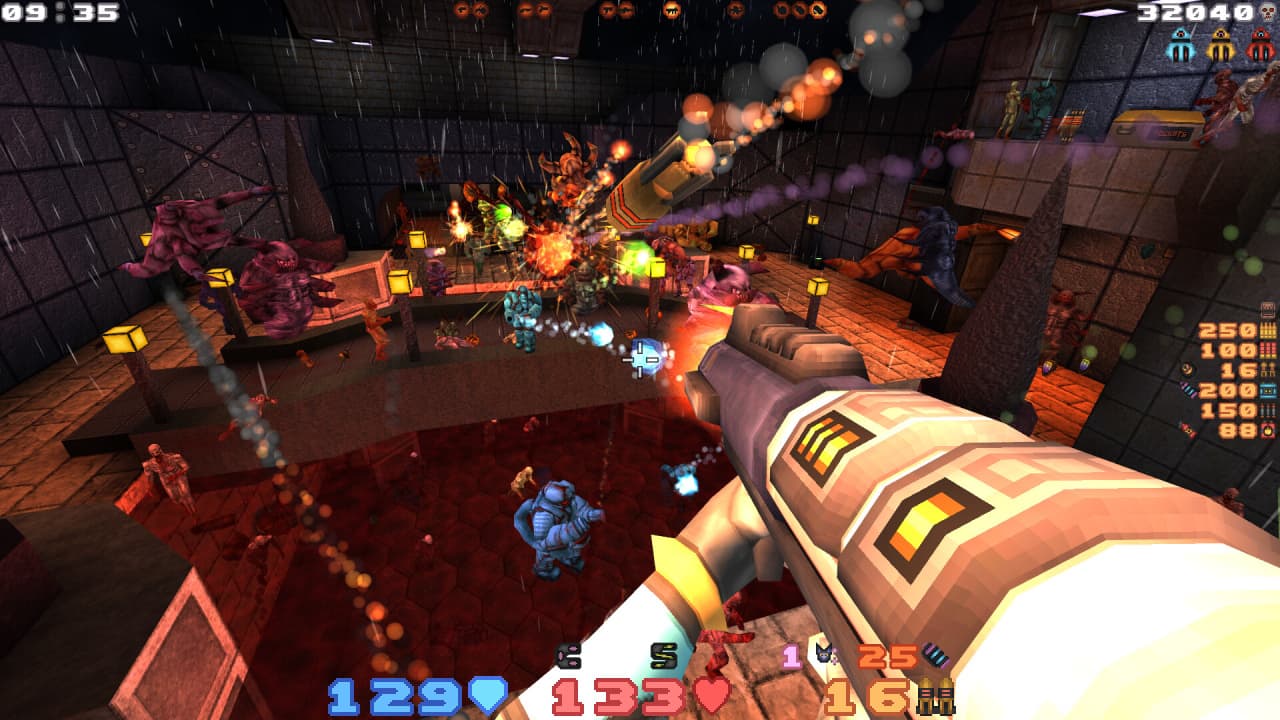This screenshot has width=1280, height=720.
Task: Use the bat-shaped inventory item icon
Action: (x=825, y=656)
